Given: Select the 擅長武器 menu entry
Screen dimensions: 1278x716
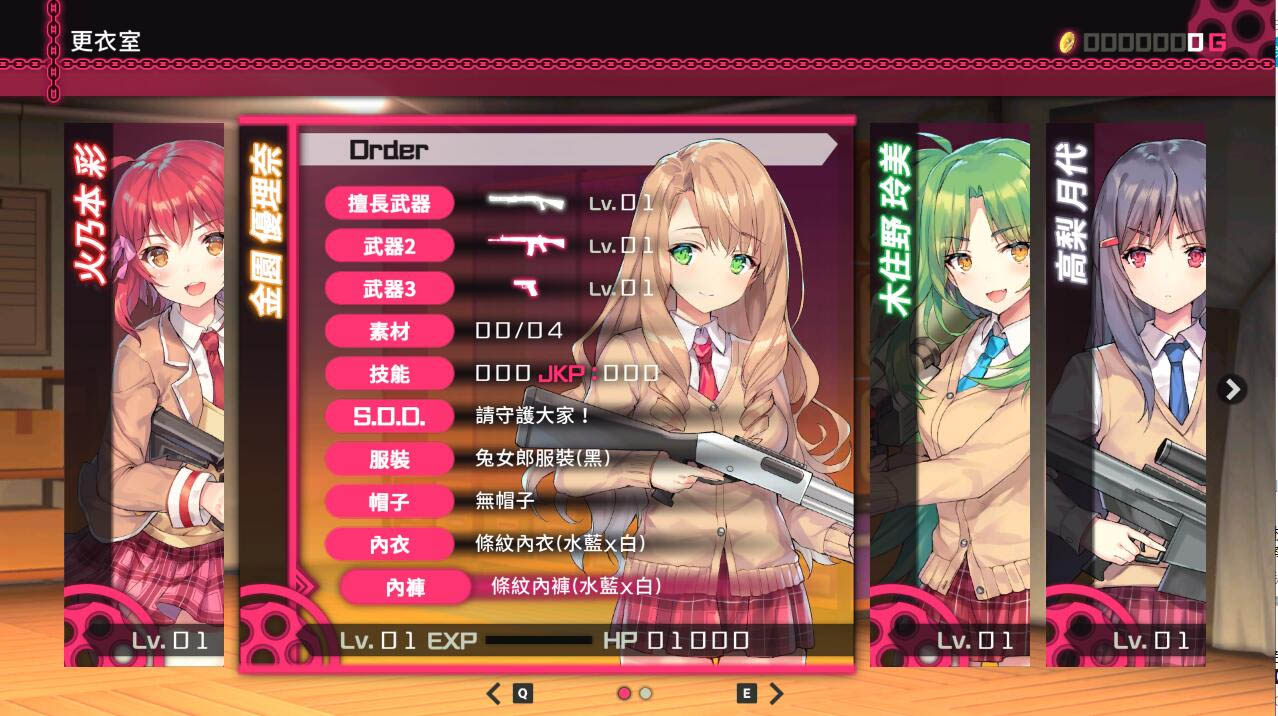Looking at the screenshot, I should 389,204.
